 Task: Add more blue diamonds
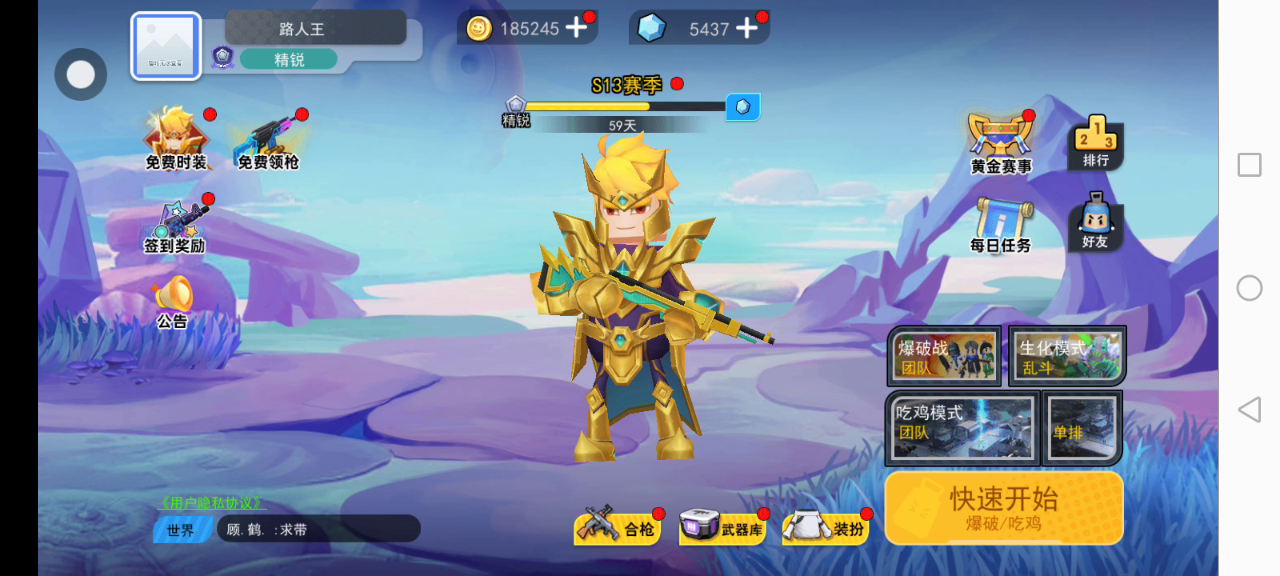point(747,28)
